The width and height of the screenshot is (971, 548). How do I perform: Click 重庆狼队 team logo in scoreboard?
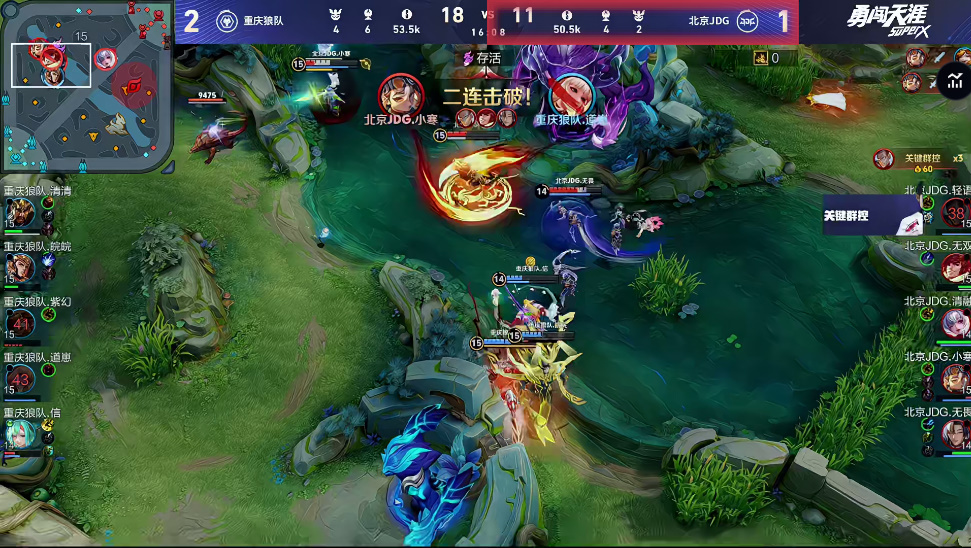pyautogui.click(x=227, y=20)
